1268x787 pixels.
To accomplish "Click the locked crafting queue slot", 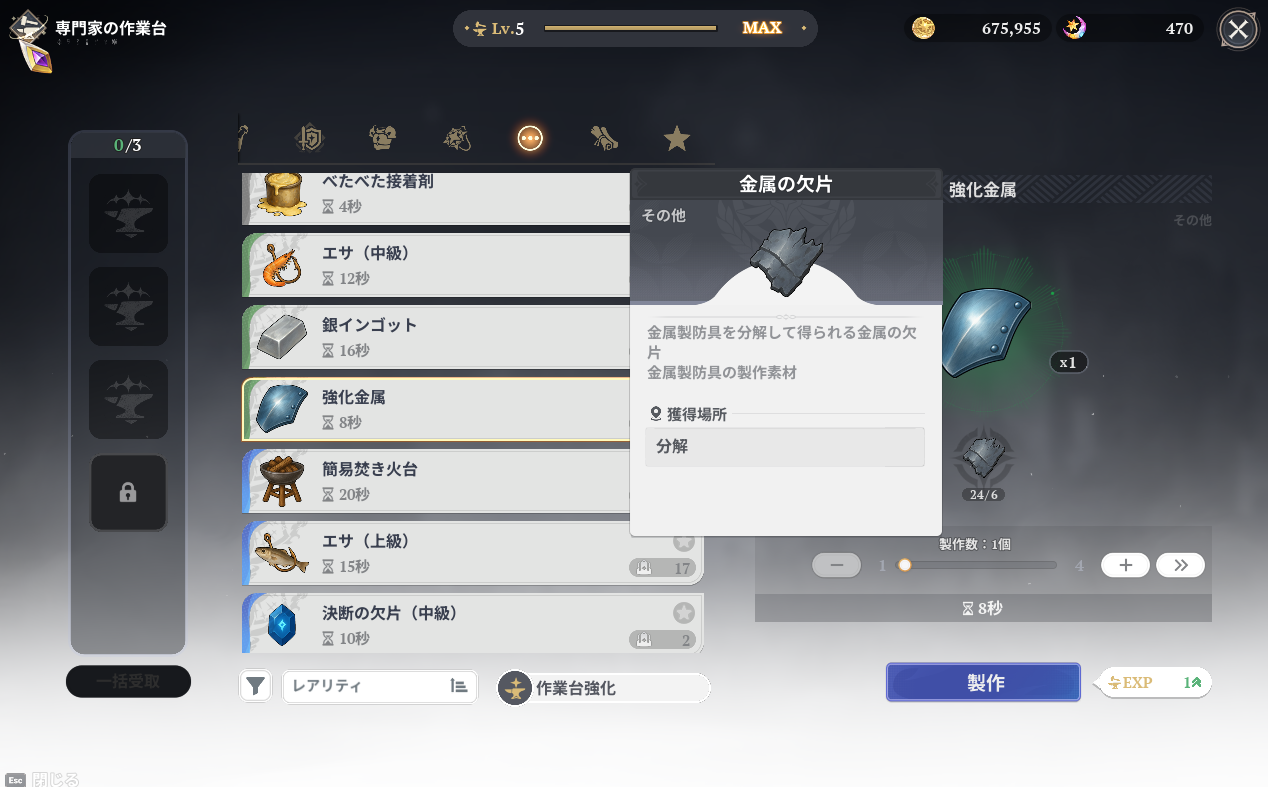I will point(128,492).
